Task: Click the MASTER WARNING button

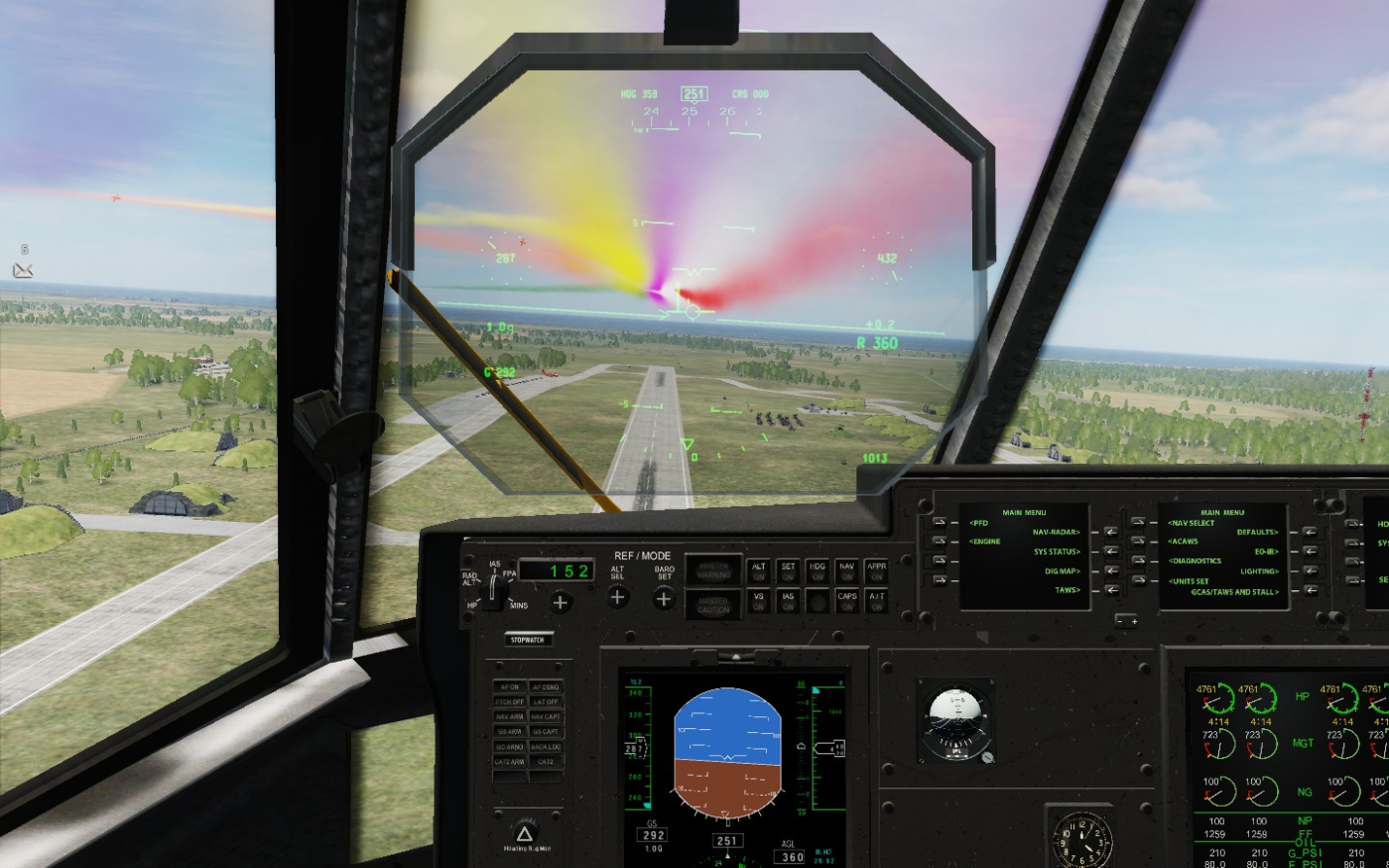Action: point(713,570)
